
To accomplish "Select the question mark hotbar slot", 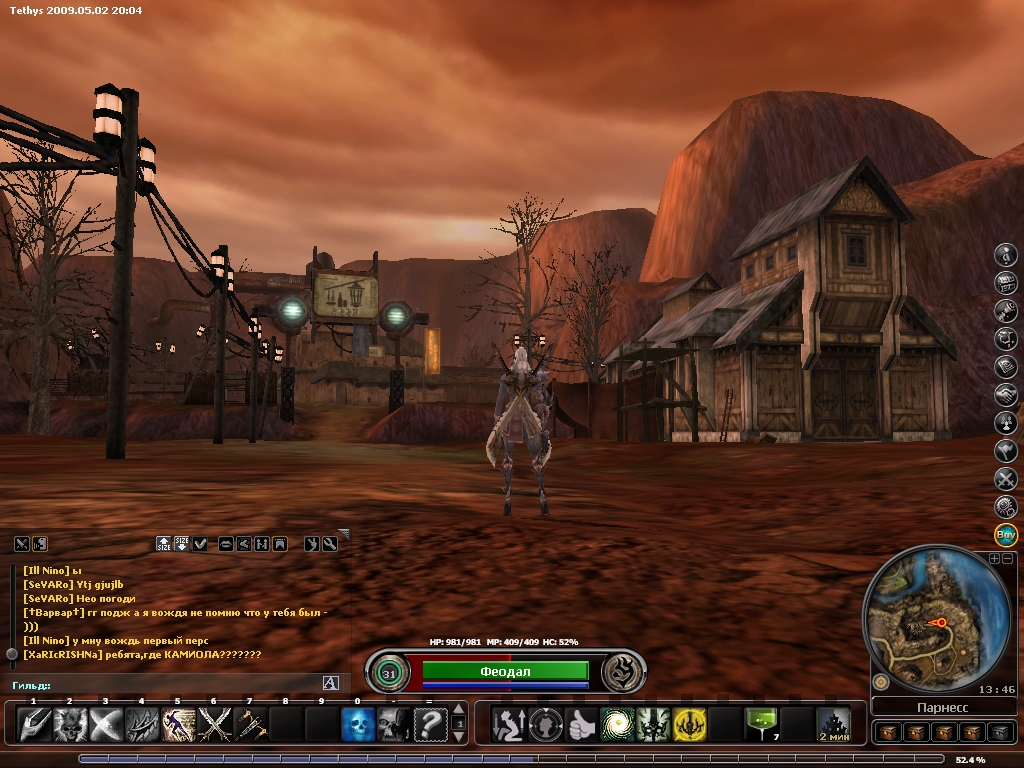I will point(430,724).
